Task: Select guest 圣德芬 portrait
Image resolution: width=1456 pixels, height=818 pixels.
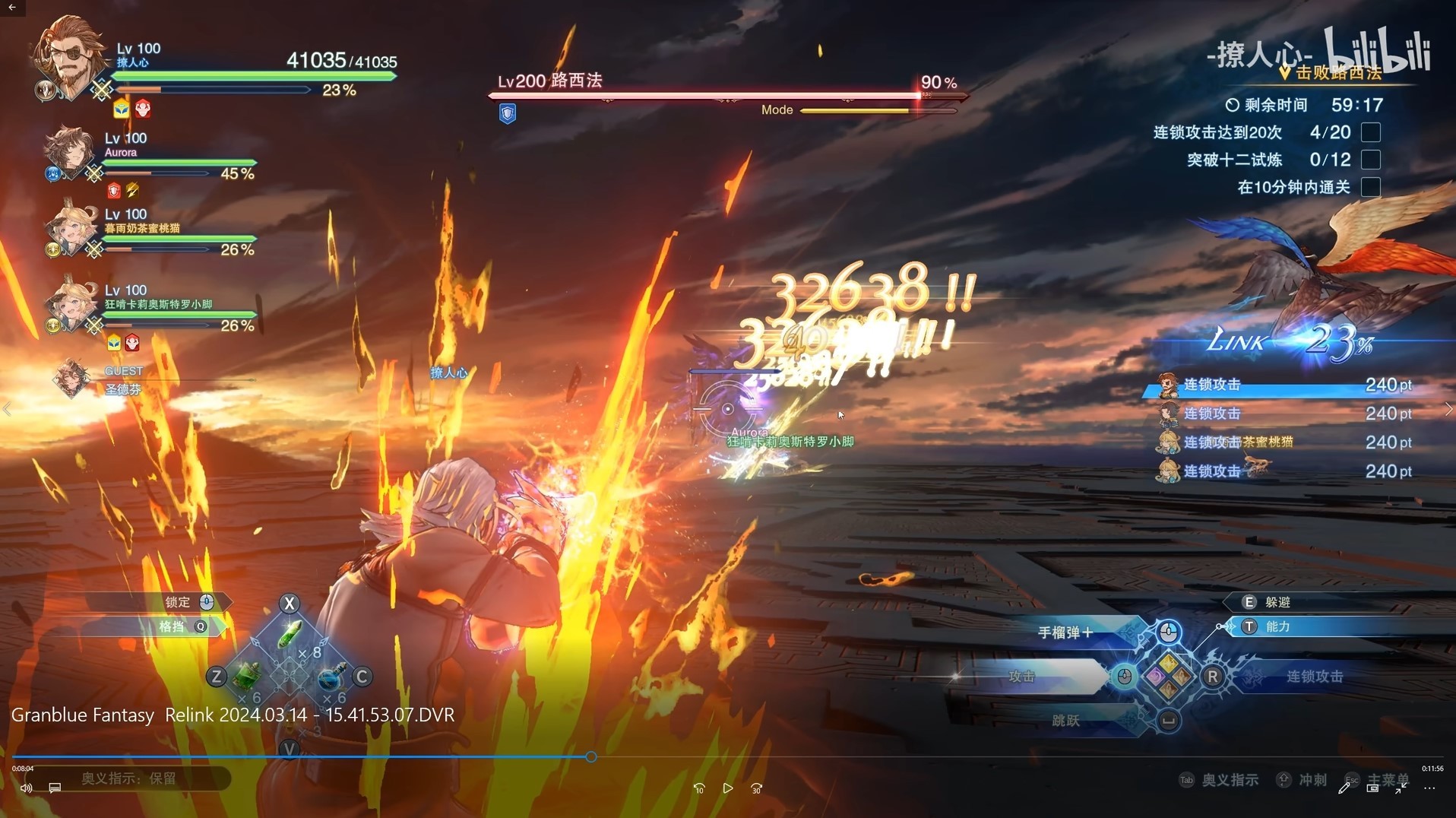Action: (x=72, y=379)
